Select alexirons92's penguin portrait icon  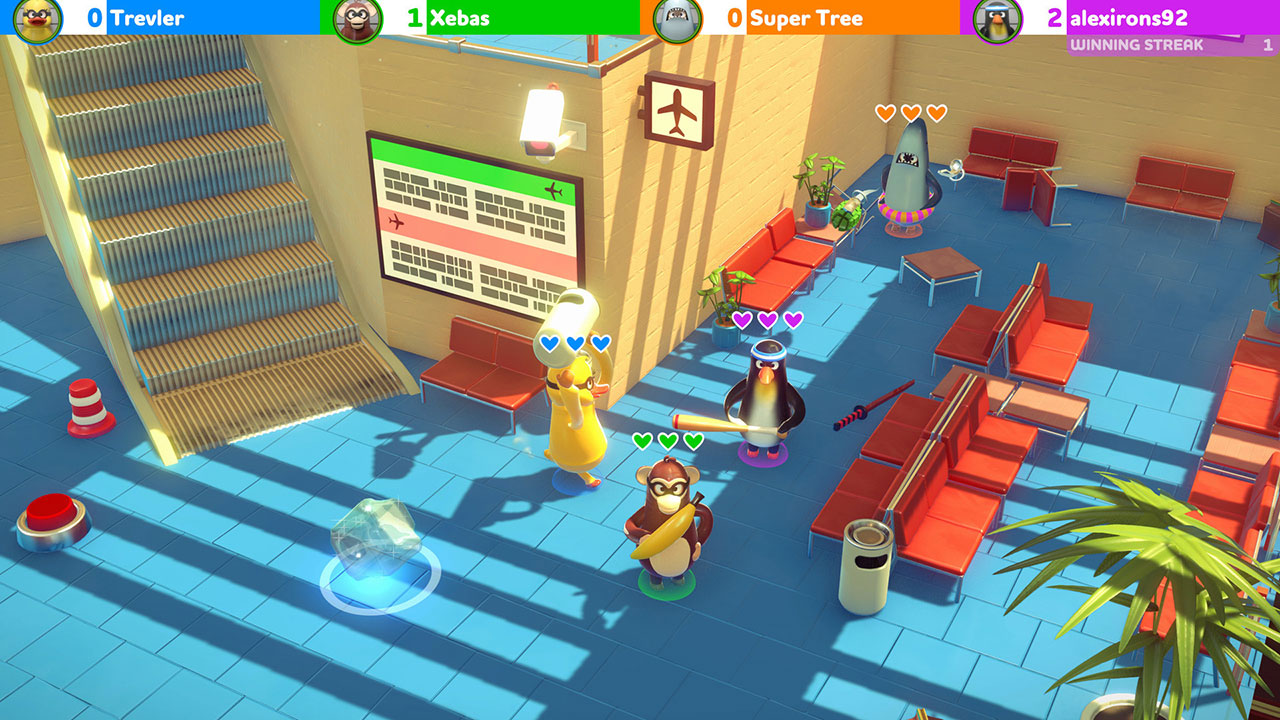997,18
